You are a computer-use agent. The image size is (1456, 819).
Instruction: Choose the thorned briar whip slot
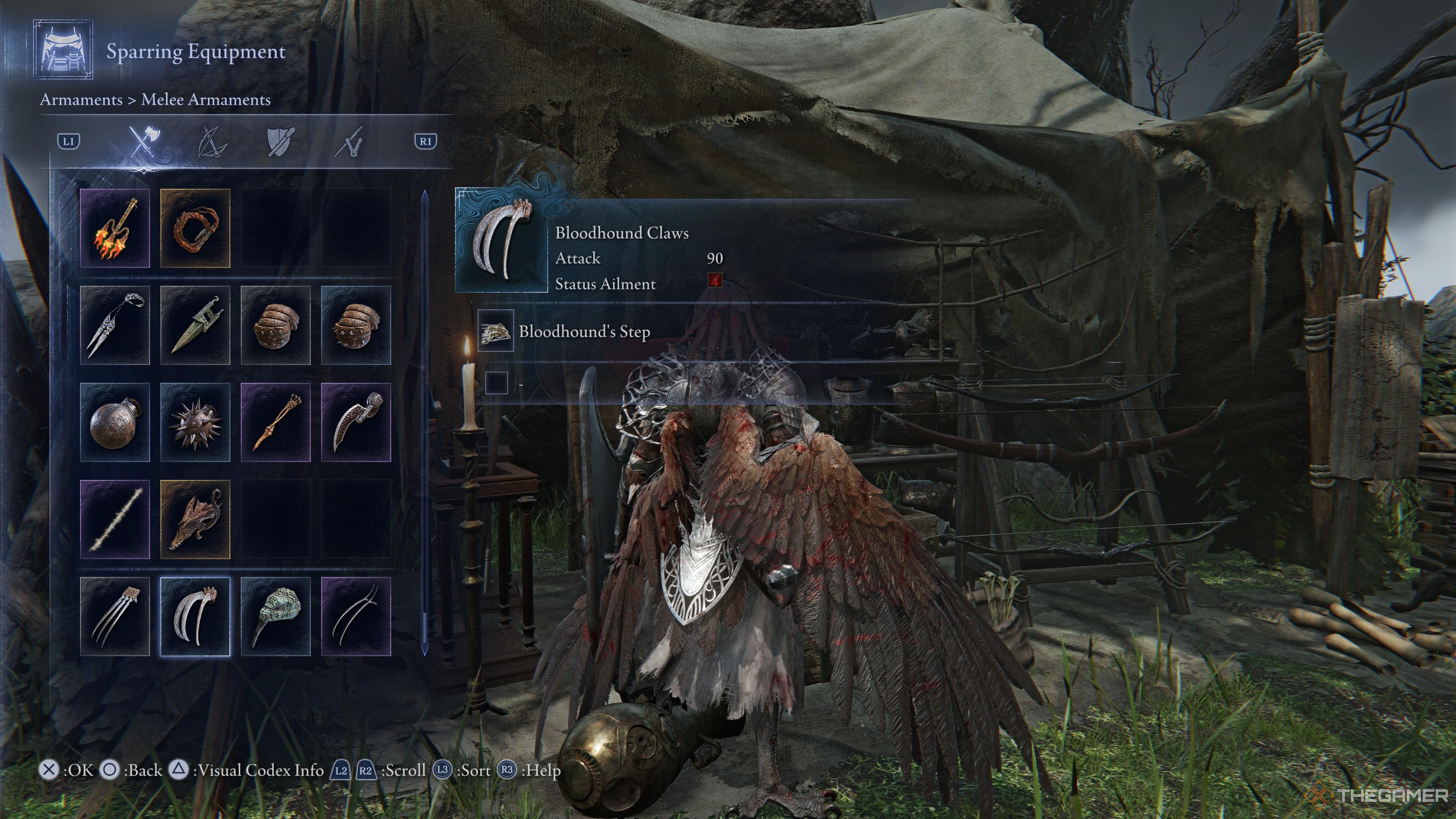pyautogui.click(x=115, y=519)
